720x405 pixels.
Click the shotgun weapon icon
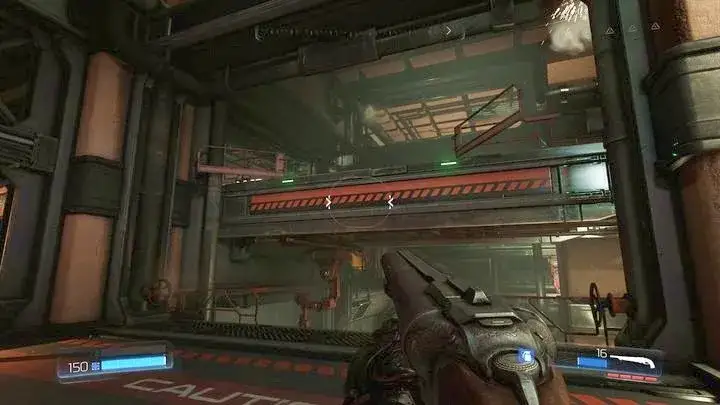click(x=634, y=359)
